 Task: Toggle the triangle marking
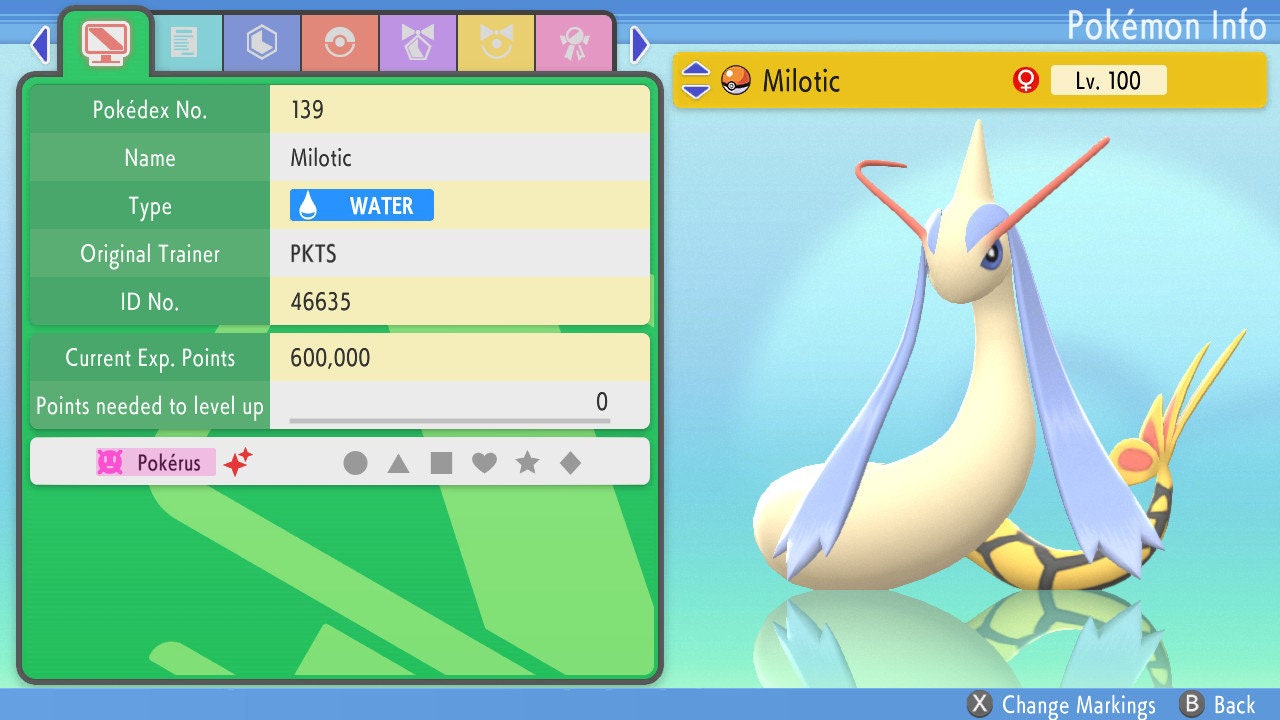(x=398, y=463)
